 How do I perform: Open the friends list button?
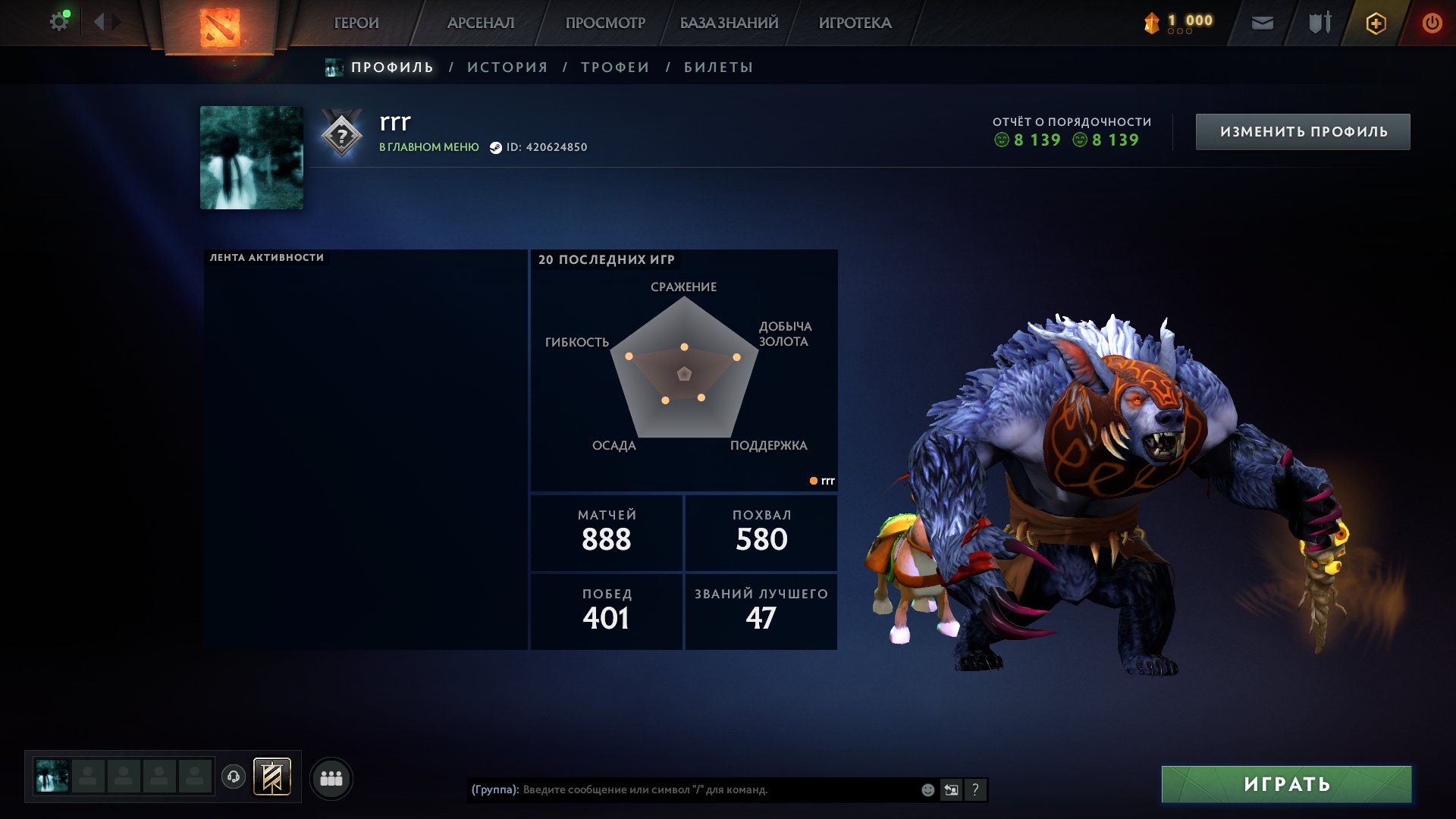(331, 778)
